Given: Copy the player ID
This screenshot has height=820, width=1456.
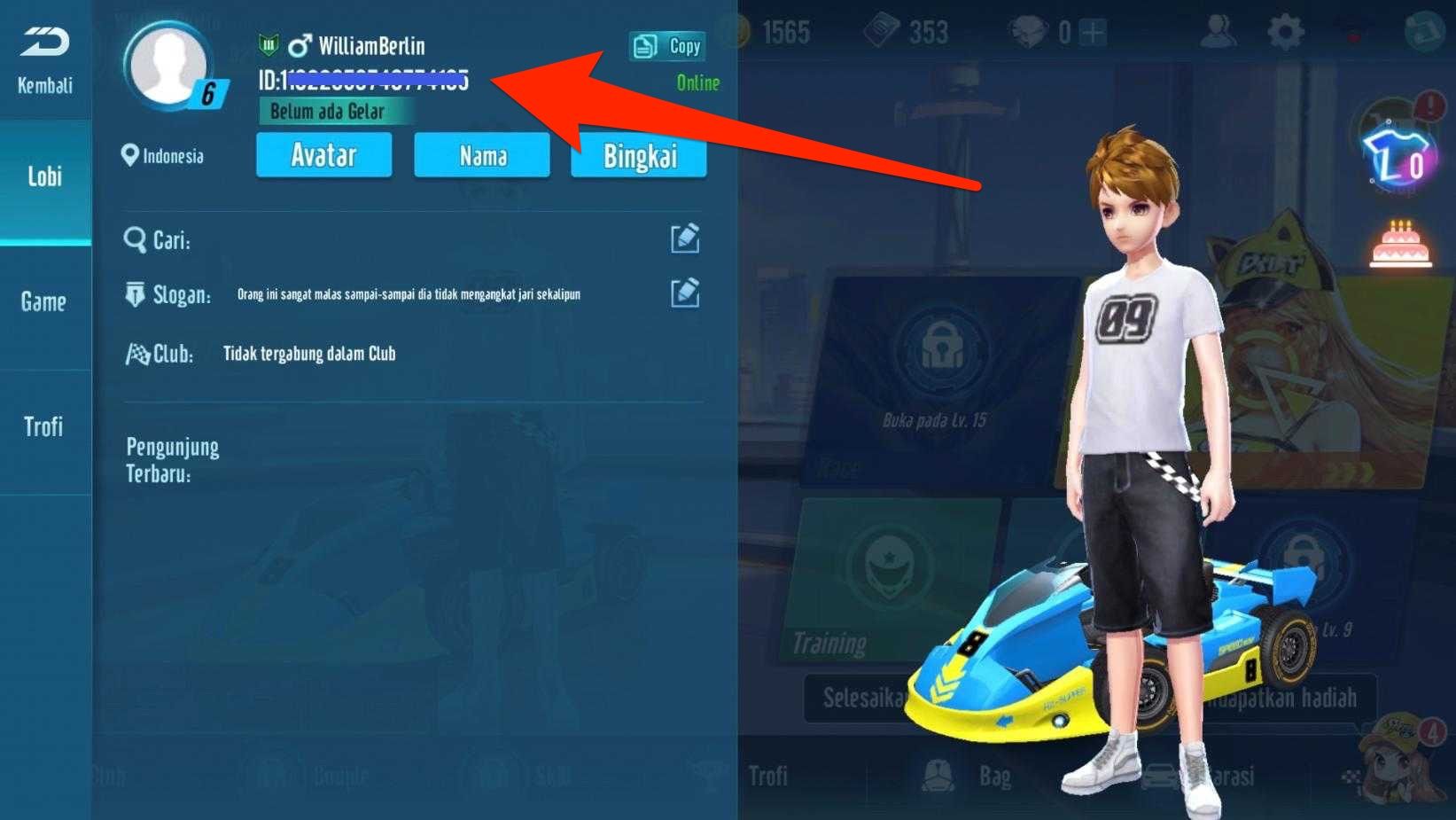Looking at the screenshot, I should [667, 46].
